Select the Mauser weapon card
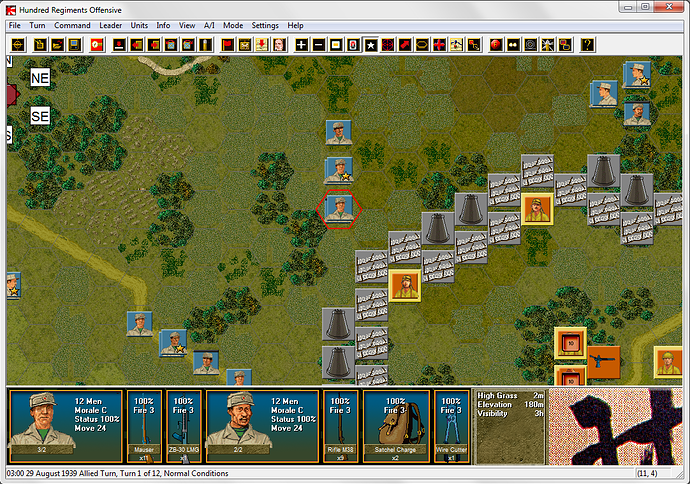The height and width of the screenshot is (484, 690). pos(143,427)
